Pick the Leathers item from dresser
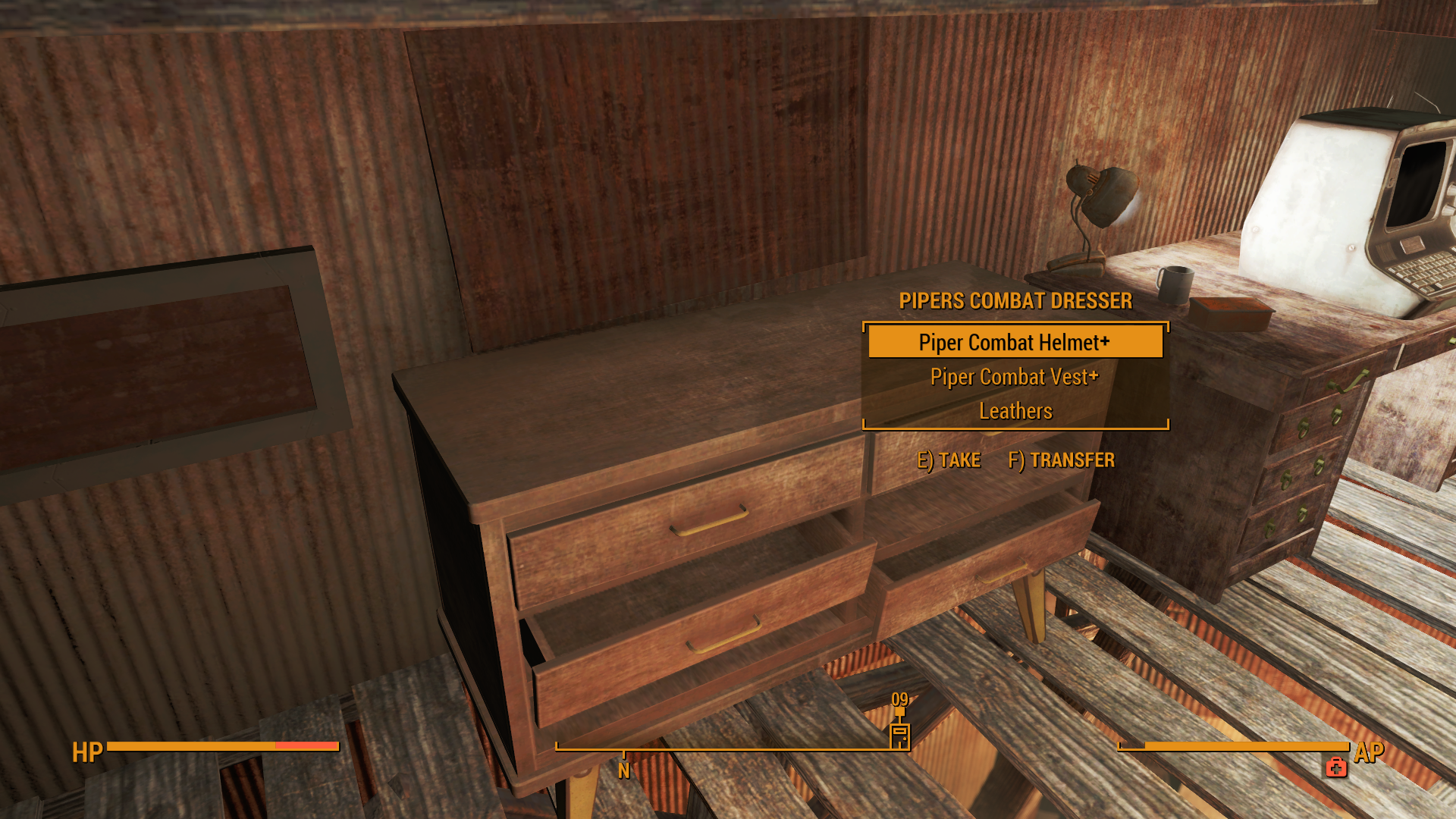 coord(1015,411)
